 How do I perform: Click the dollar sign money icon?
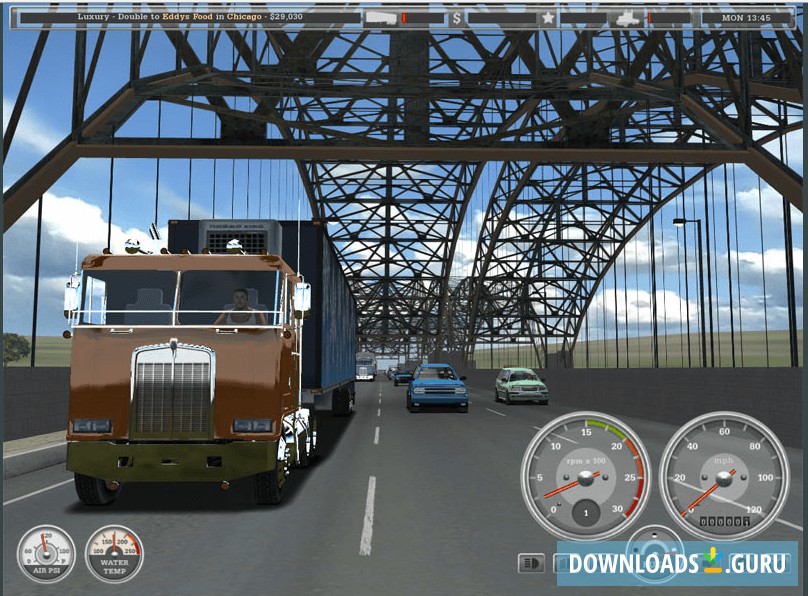457,18
